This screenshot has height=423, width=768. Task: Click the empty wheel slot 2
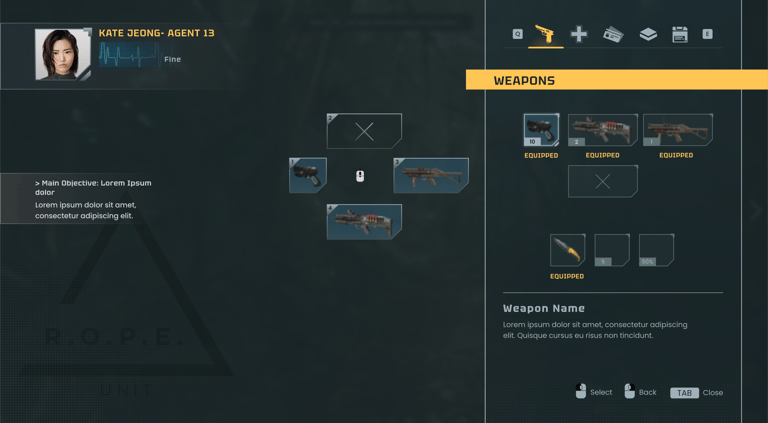tap(364, 131)
